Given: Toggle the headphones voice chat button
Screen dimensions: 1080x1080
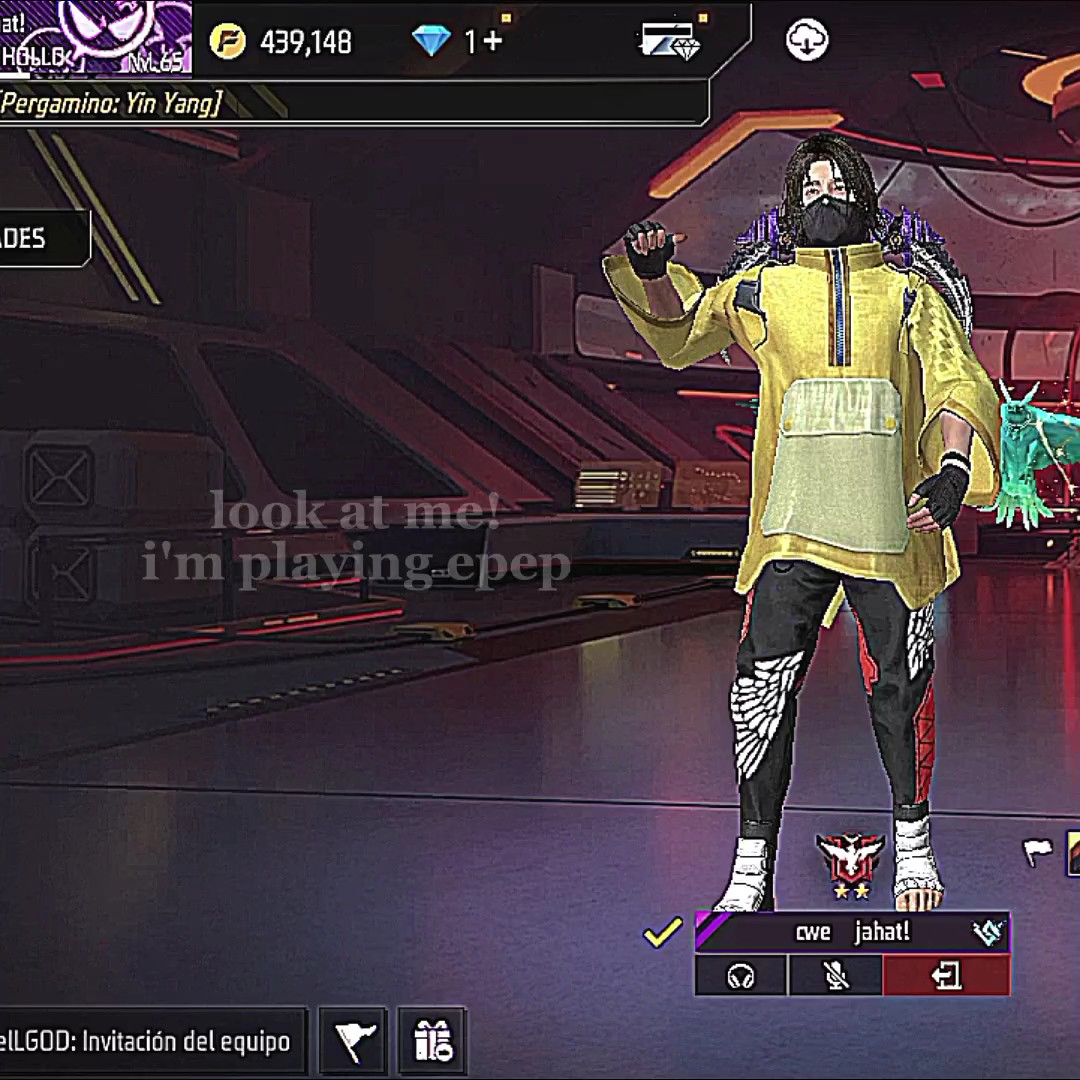Looking at the screenshot, I should point(741,975).
